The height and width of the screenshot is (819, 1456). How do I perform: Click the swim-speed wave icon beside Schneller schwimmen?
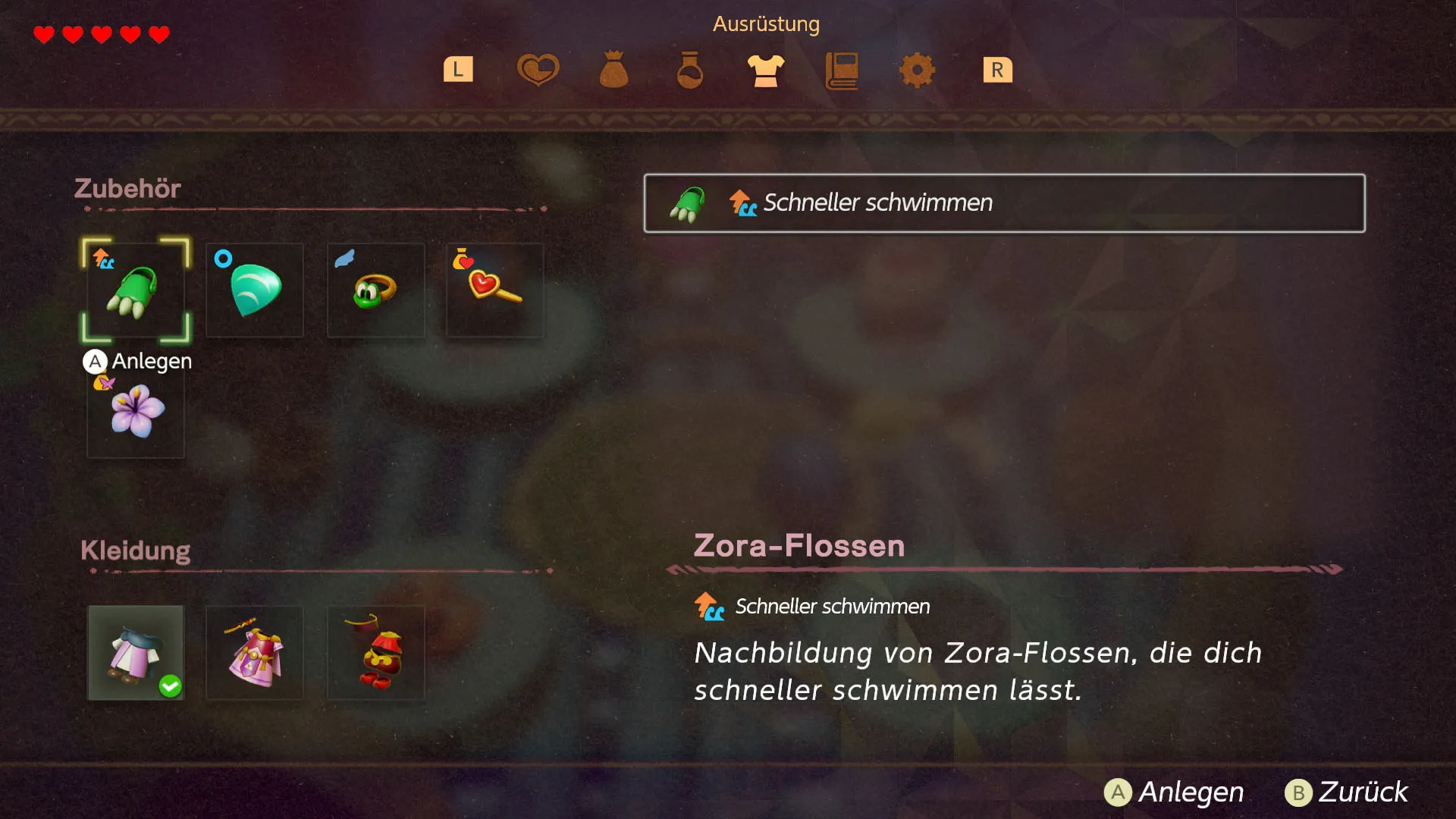(743, 203)
